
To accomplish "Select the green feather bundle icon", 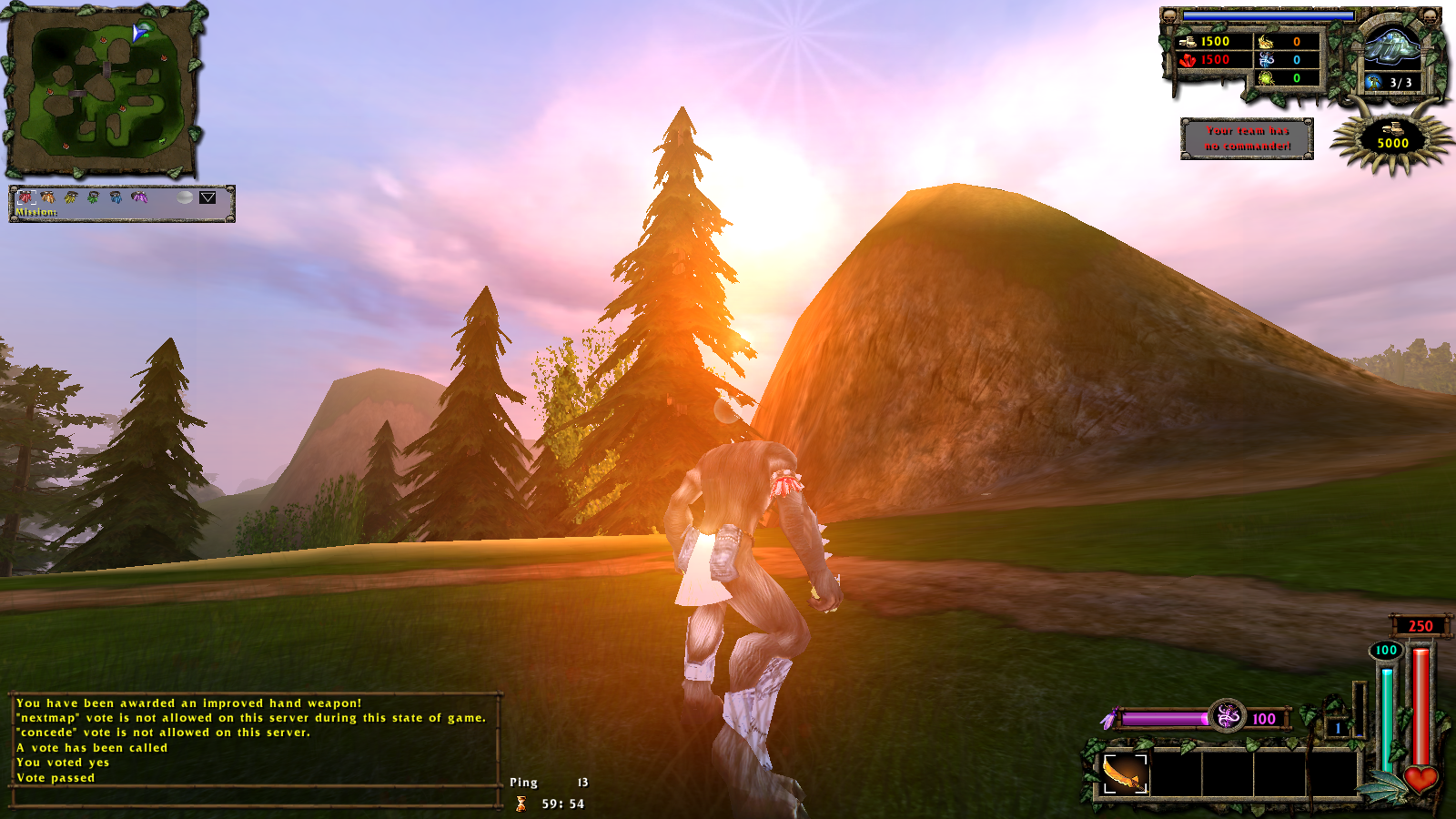I will (93, 197).
